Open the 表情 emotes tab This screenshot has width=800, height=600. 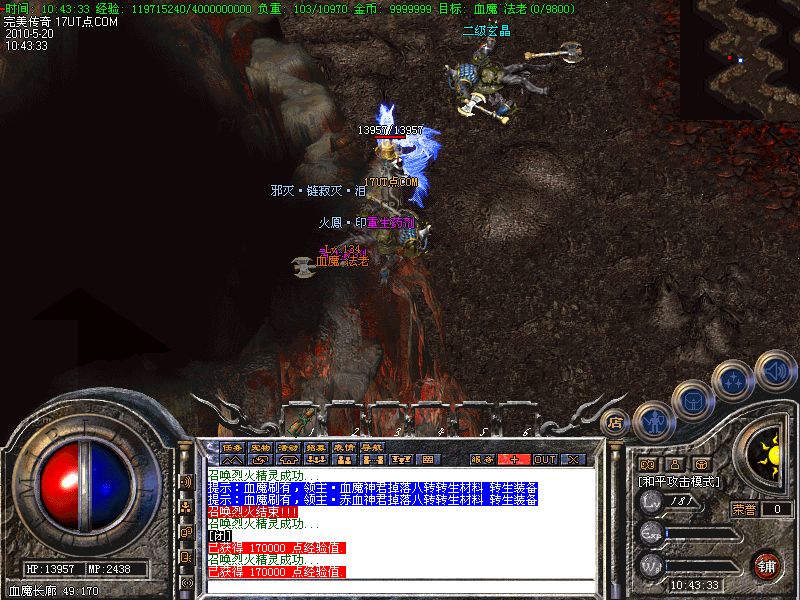[x=344, y=446]
